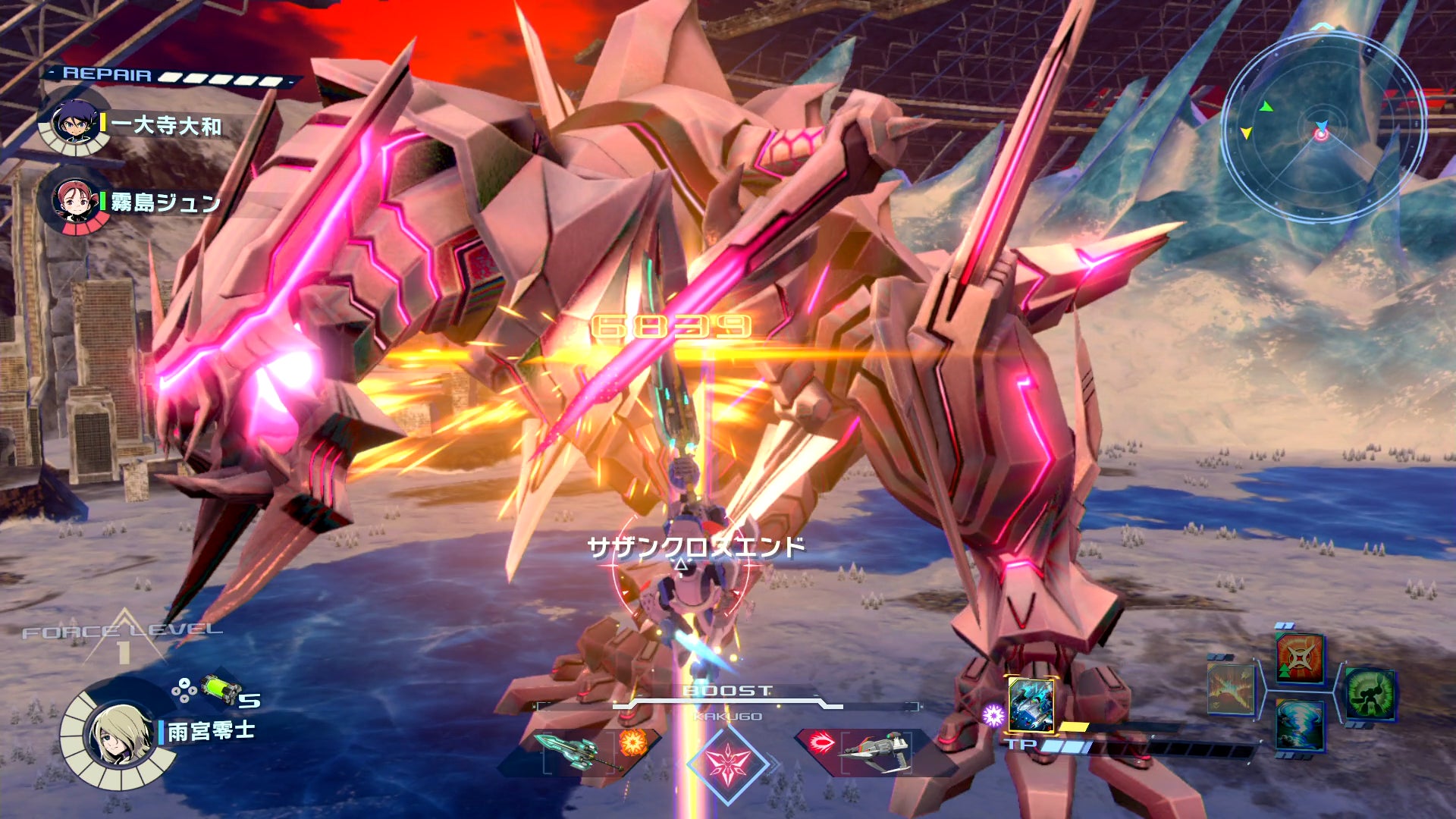This screenshot has height=819, width=1456.
Task: Select the green sword weapon slot
Action: [578, 749]
